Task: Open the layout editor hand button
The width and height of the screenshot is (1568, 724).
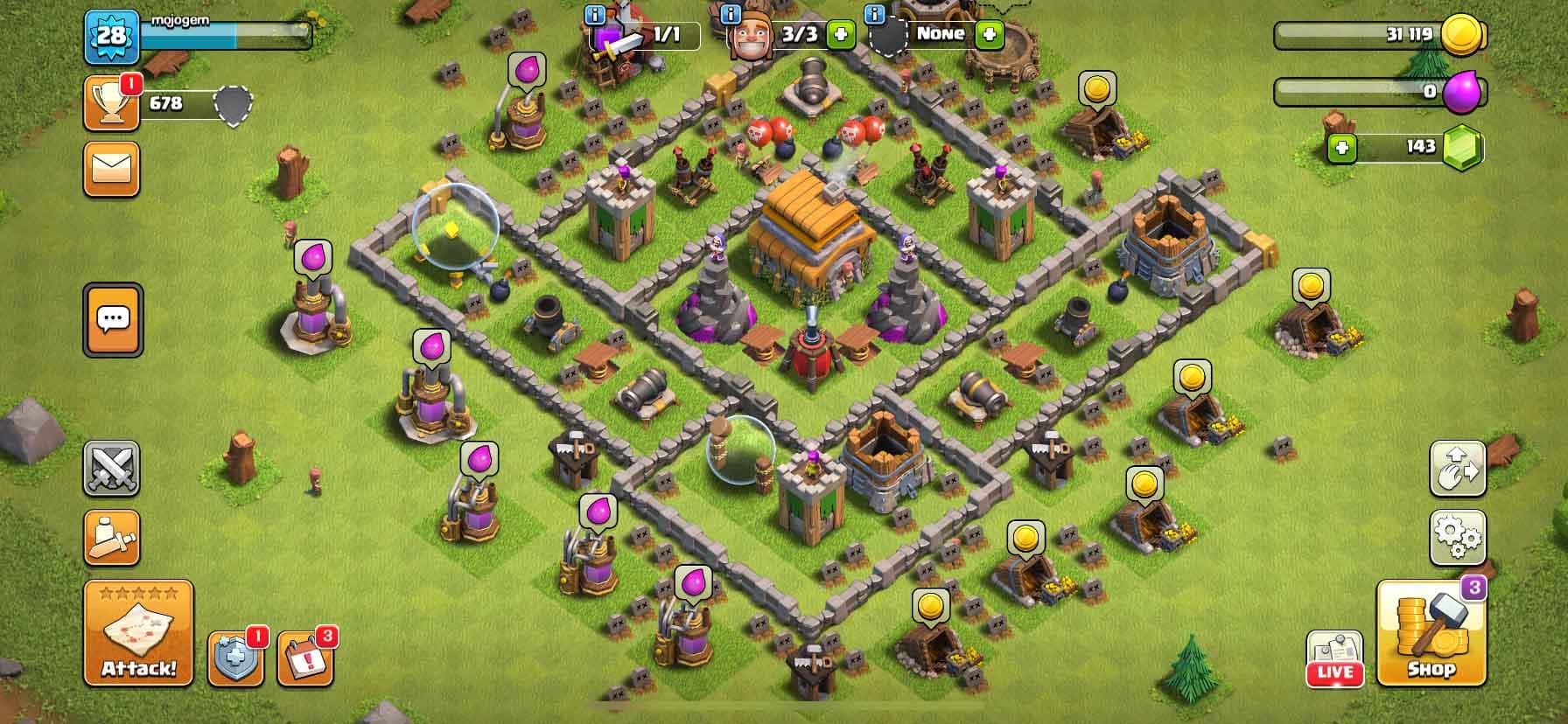Action: point(1457,469)
